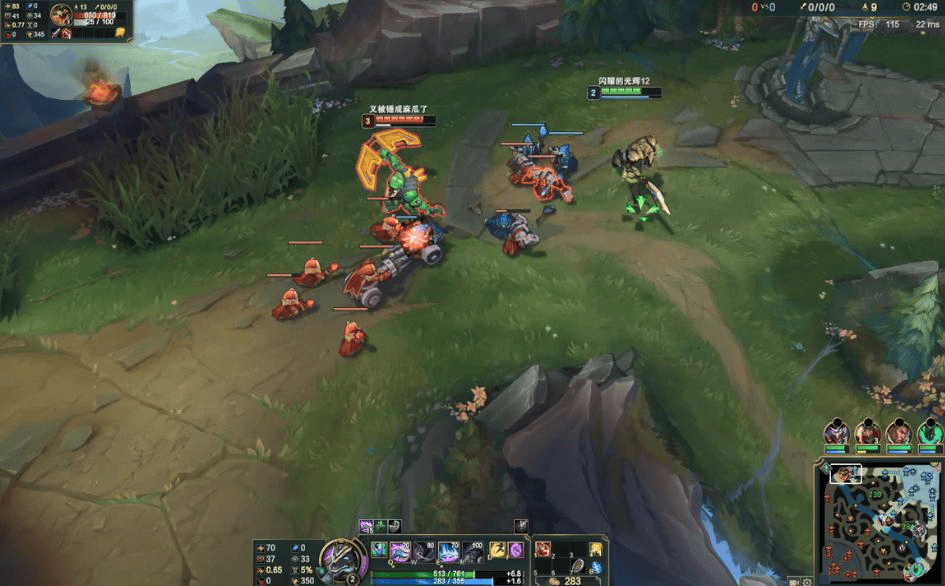Screen dimensions: 945x586
Task: Inspect the target's sword item icon
Action: pos(55,34)
